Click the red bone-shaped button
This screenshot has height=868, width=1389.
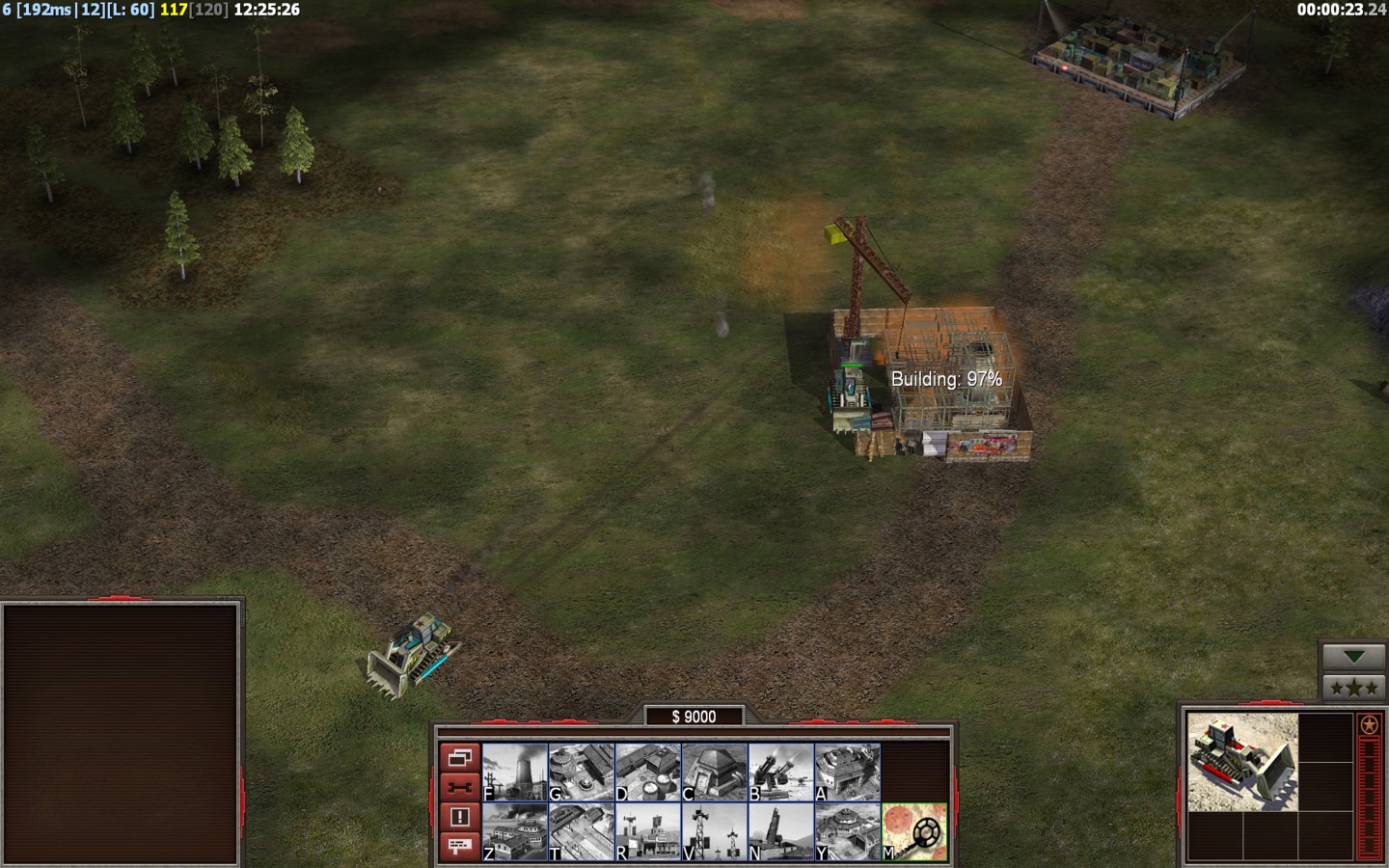coord(459,787)
